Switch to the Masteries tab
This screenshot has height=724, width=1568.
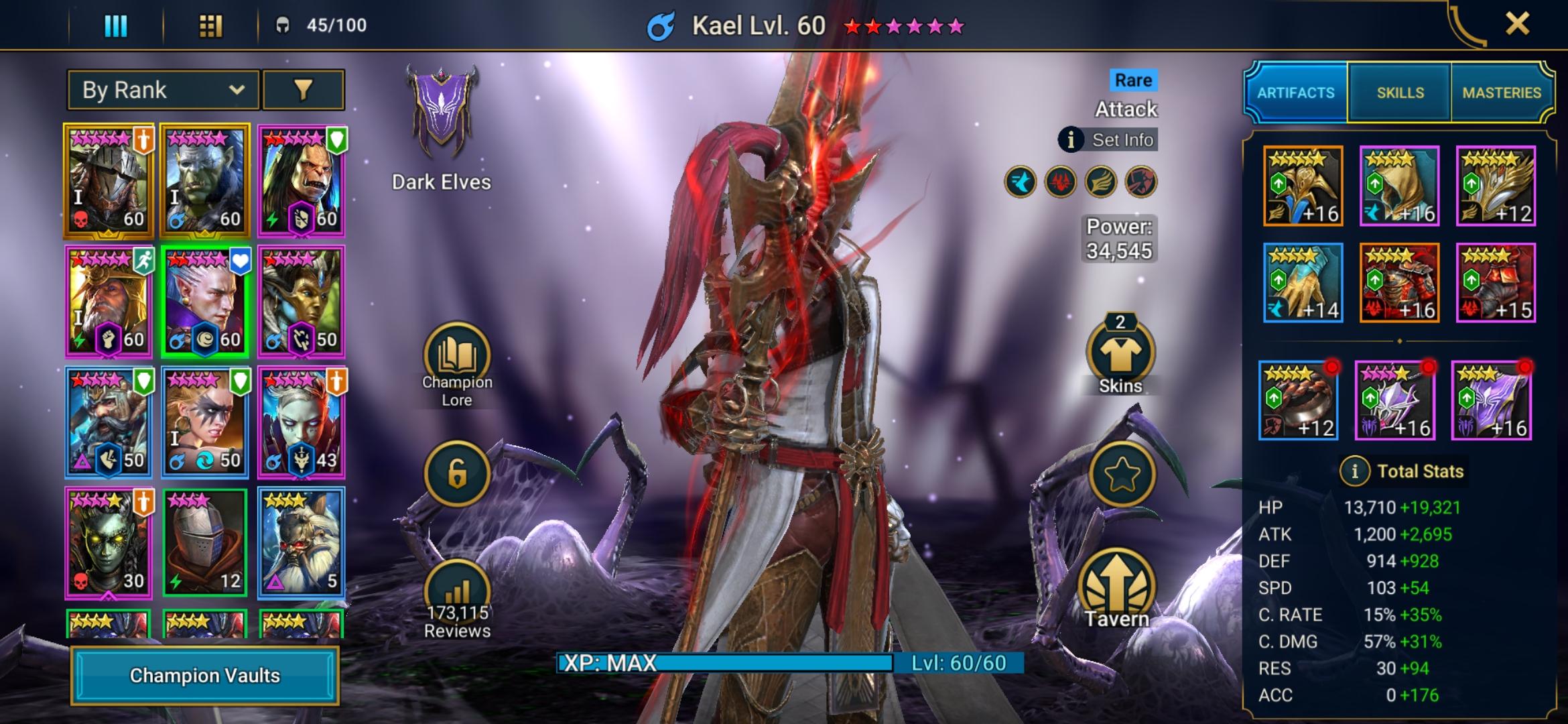tap(1504, 92)
